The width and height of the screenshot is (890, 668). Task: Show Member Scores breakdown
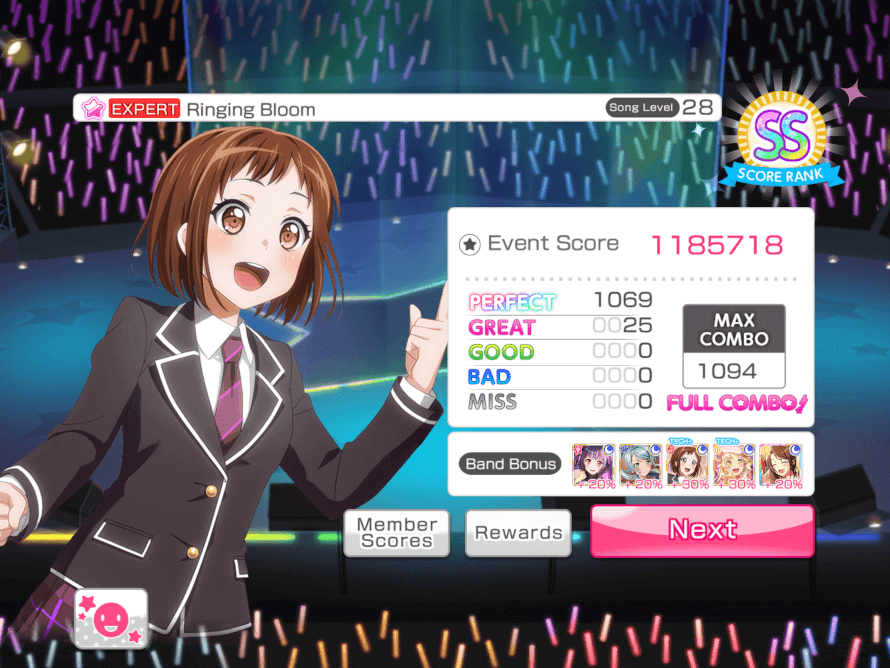[x=397, y=533]
